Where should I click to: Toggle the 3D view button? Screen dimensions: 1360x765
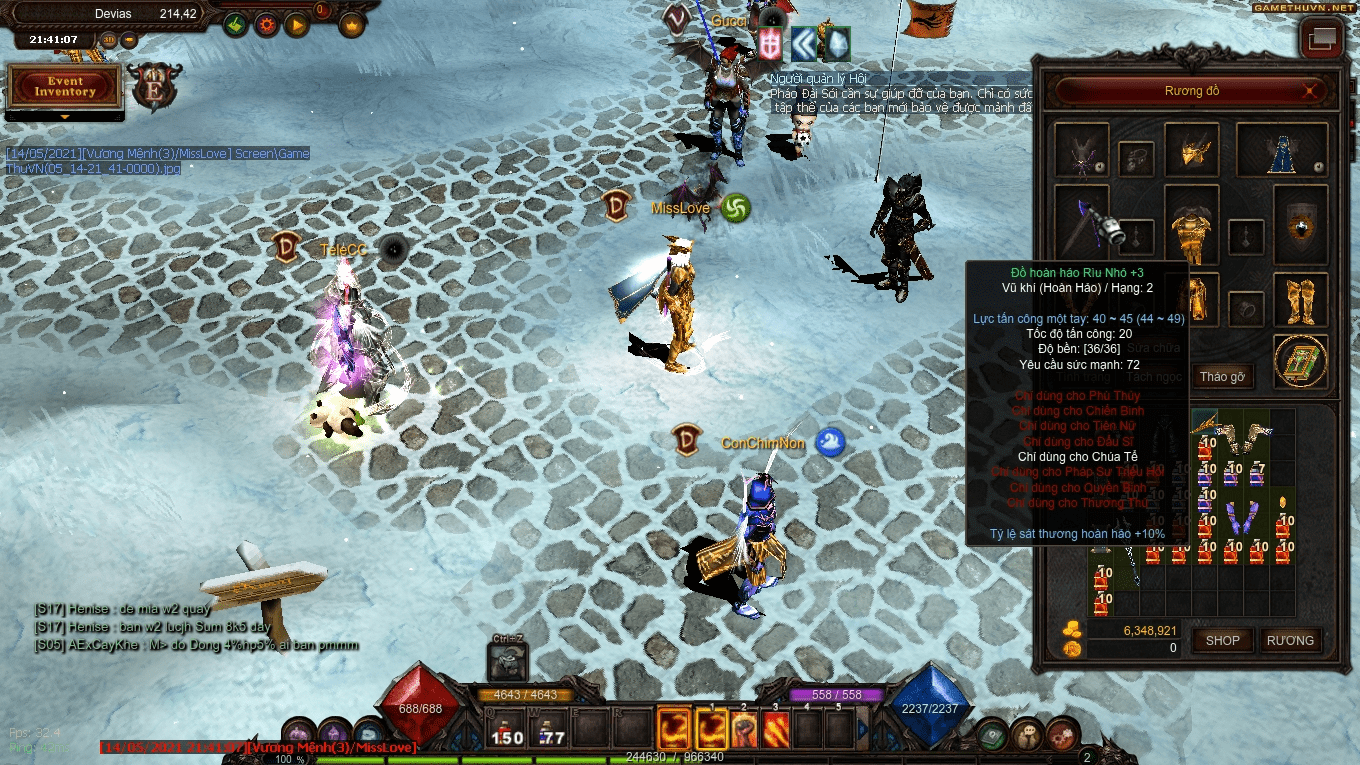coord(109,40)
